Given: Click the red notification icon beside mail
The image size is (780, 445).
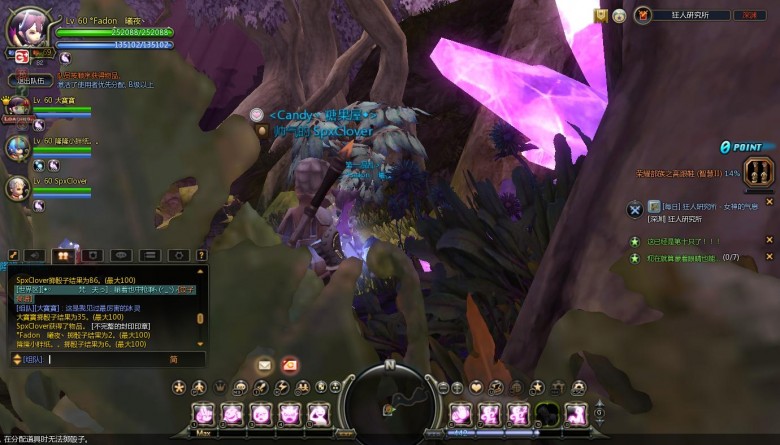Looking at the screenshot, I should [x=289, y=365].
